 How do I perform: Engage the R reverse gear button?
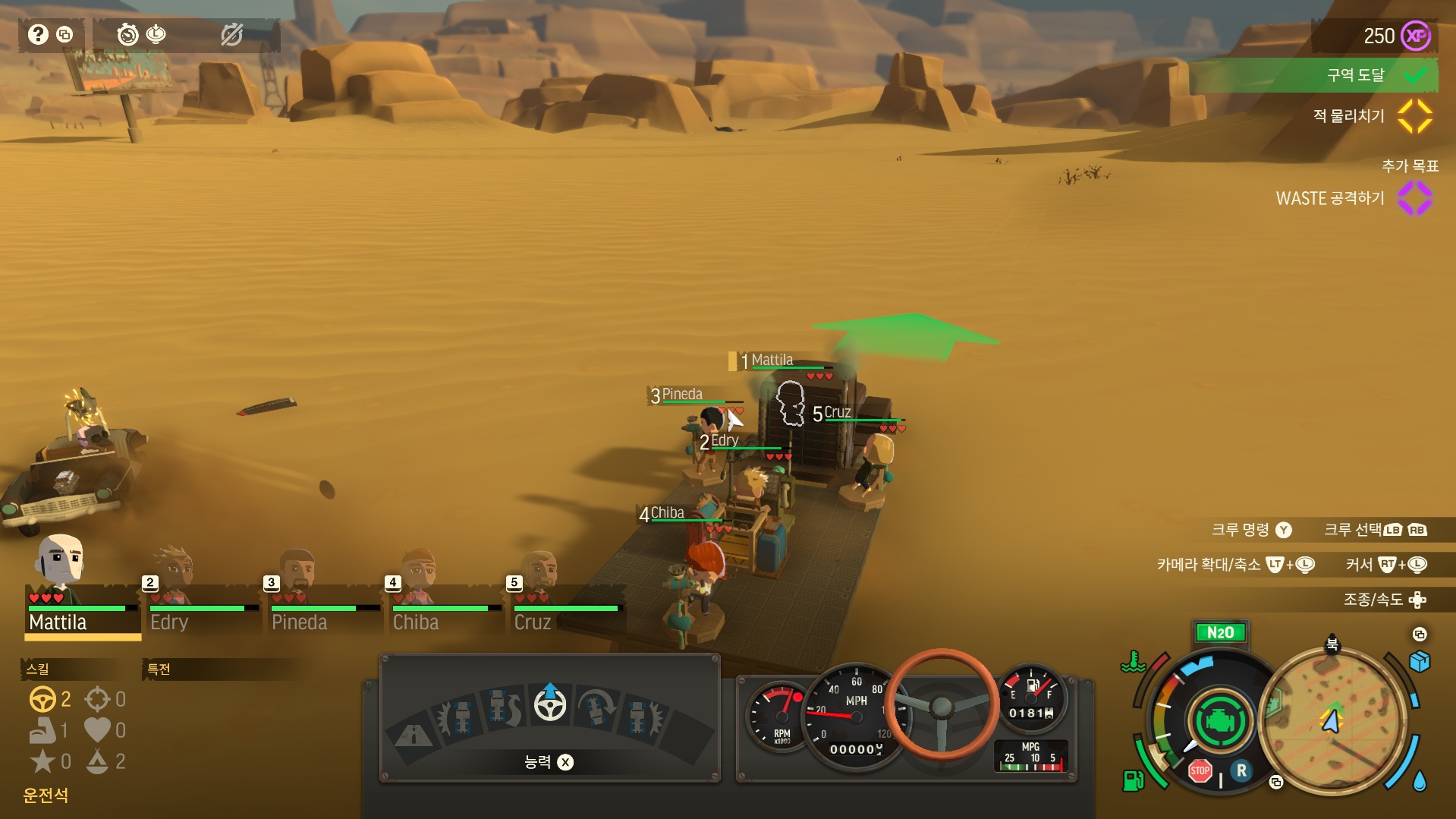[x=1241, y=770]
